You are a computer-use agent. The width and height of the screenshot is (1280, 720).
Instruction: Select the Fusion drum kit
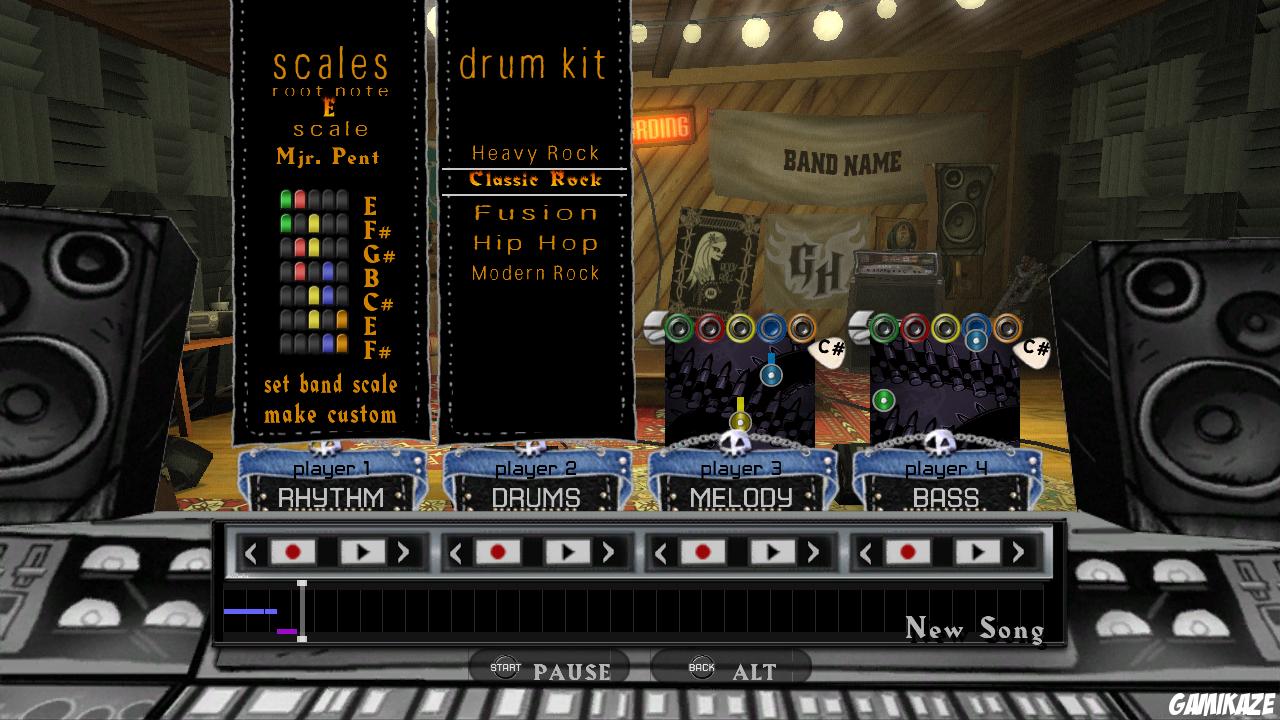(534, 212)
